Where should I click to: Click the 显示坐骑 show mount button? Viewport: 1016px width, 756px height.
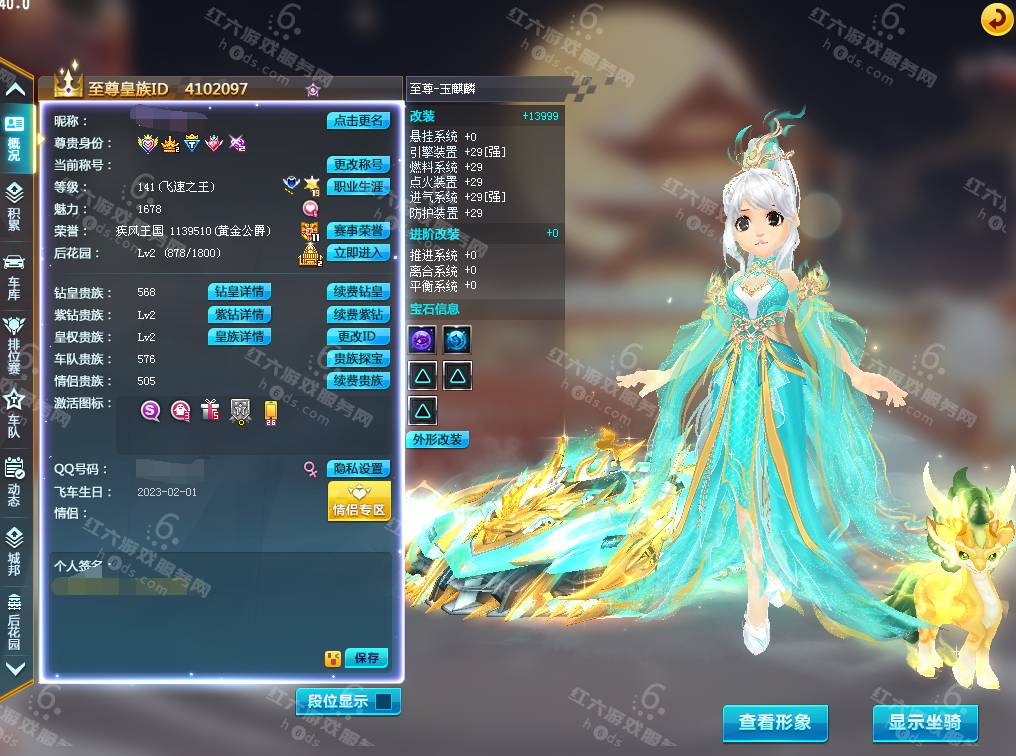(x=924, y=722)
